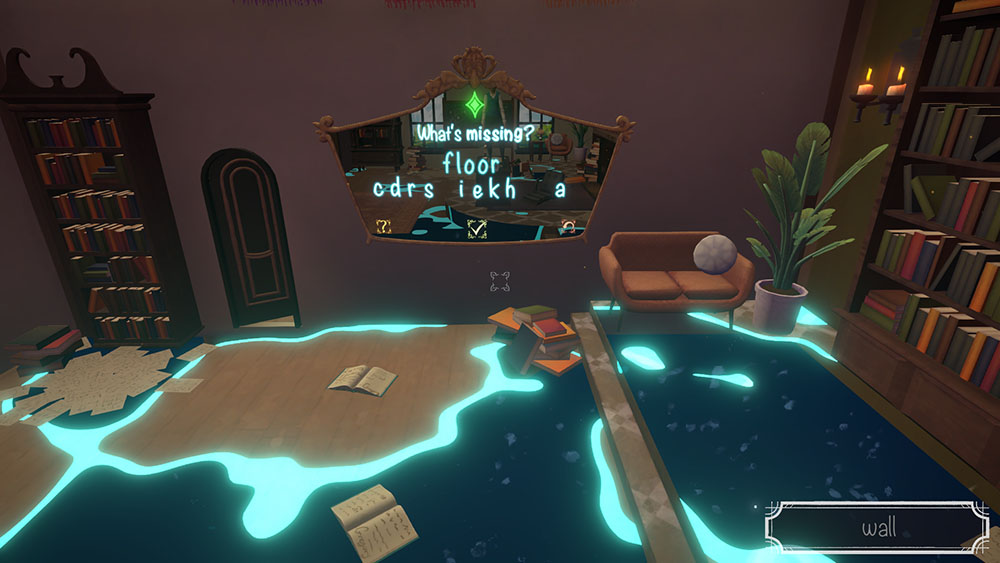Select the letter k tile
The width and height of the screenshot is (1000, 563).
(497, 189)
